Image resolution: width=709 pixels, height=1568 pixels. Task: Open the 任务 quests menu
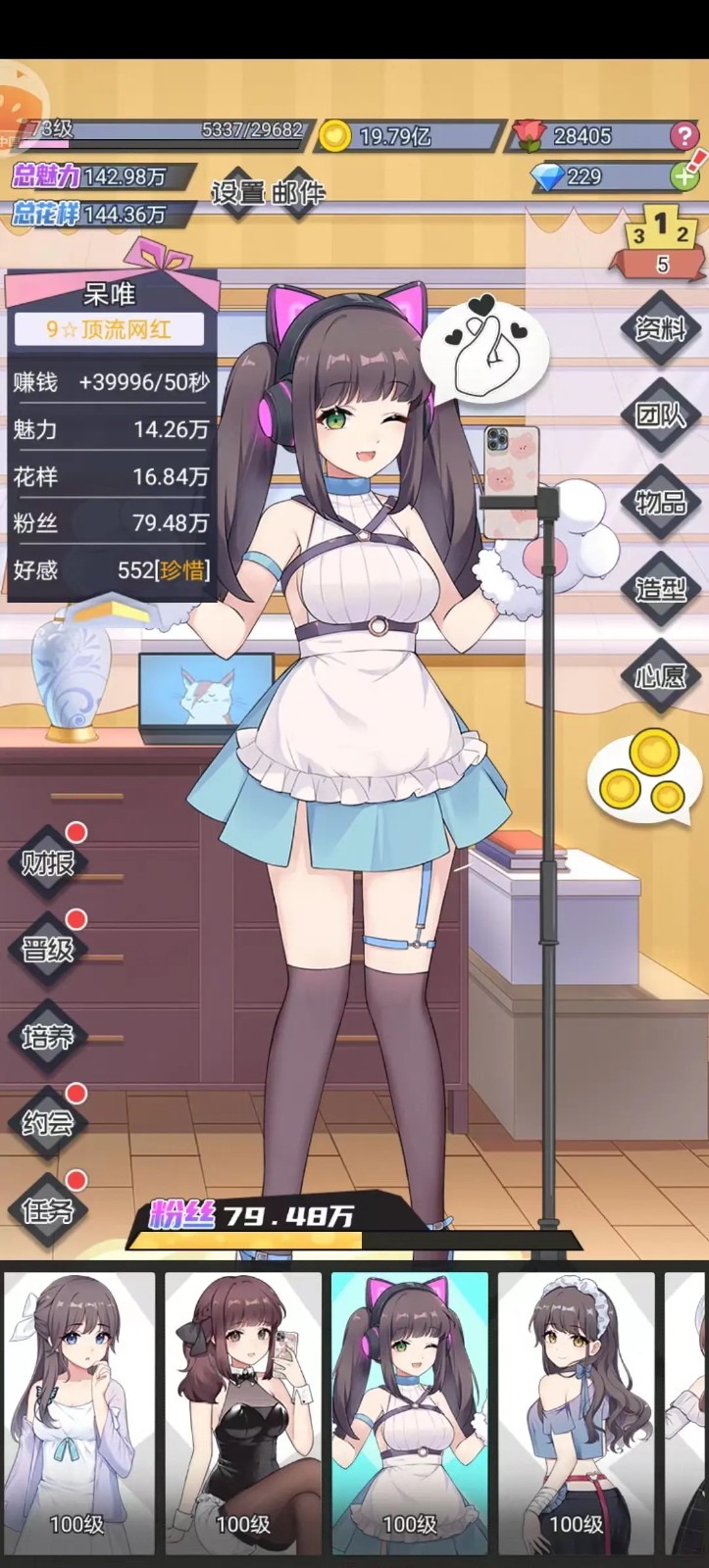[x=47, y=1209]
